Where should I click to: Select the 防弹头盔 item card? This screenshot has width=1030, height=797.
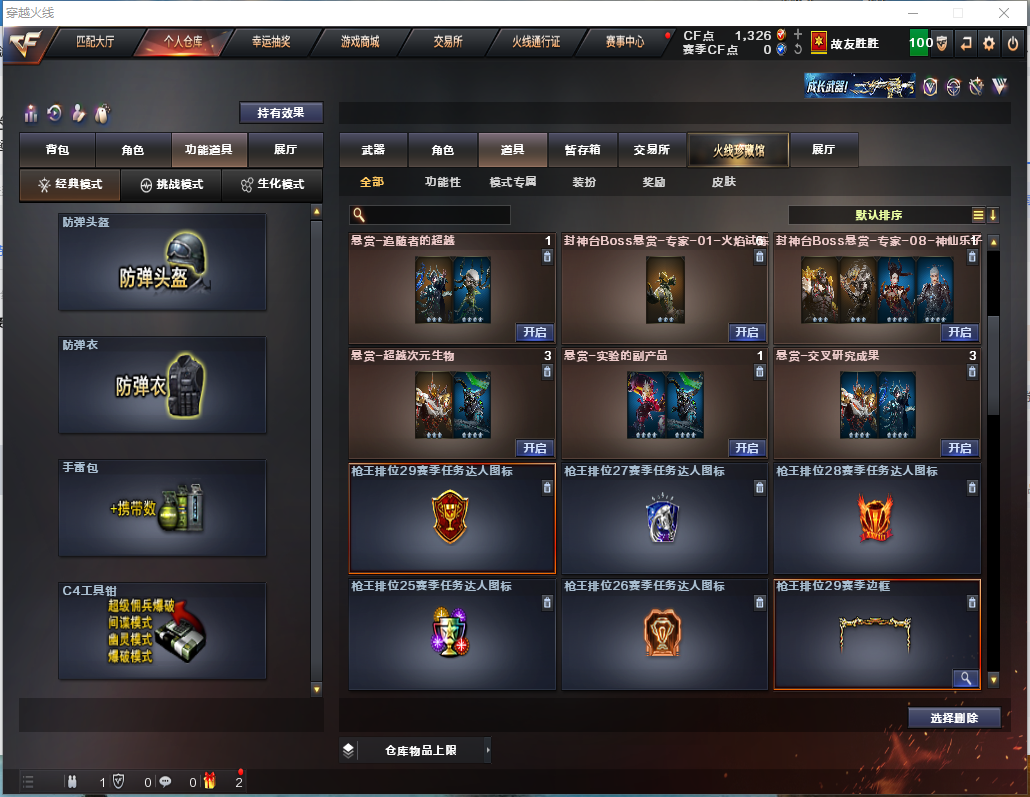162,262
